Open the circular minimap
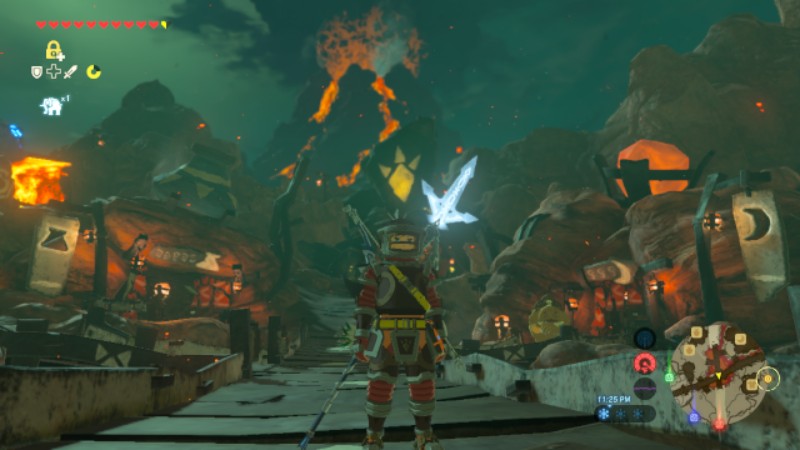Screen dimensions: 800x450 tap(718, 372)
